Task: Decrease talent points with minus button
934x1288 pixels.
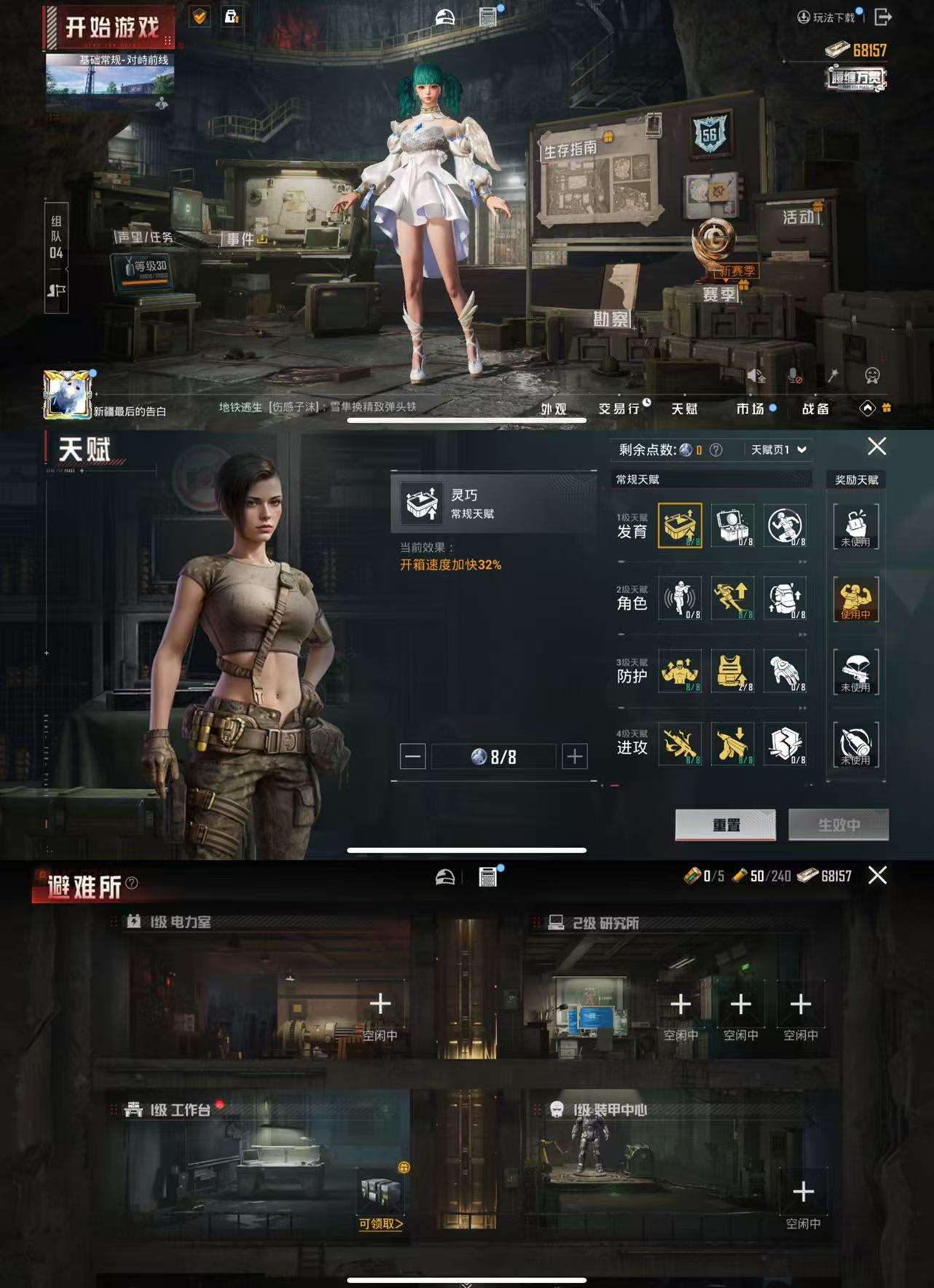Action: click(x=412, y=757)
